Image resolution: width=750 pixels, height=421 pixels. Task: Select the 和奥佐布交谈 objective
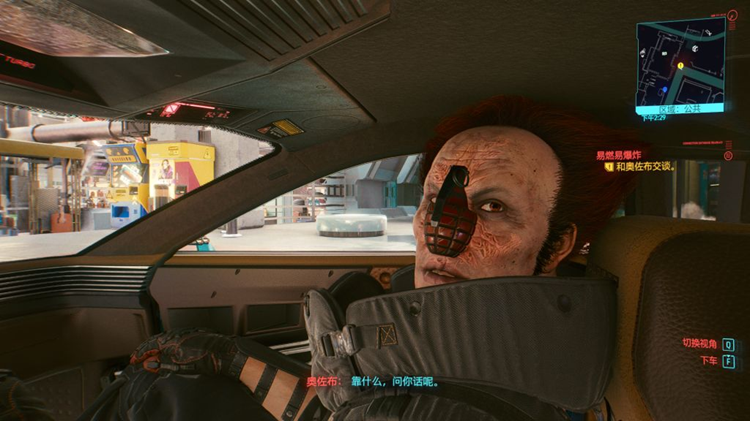click(644, 167)
